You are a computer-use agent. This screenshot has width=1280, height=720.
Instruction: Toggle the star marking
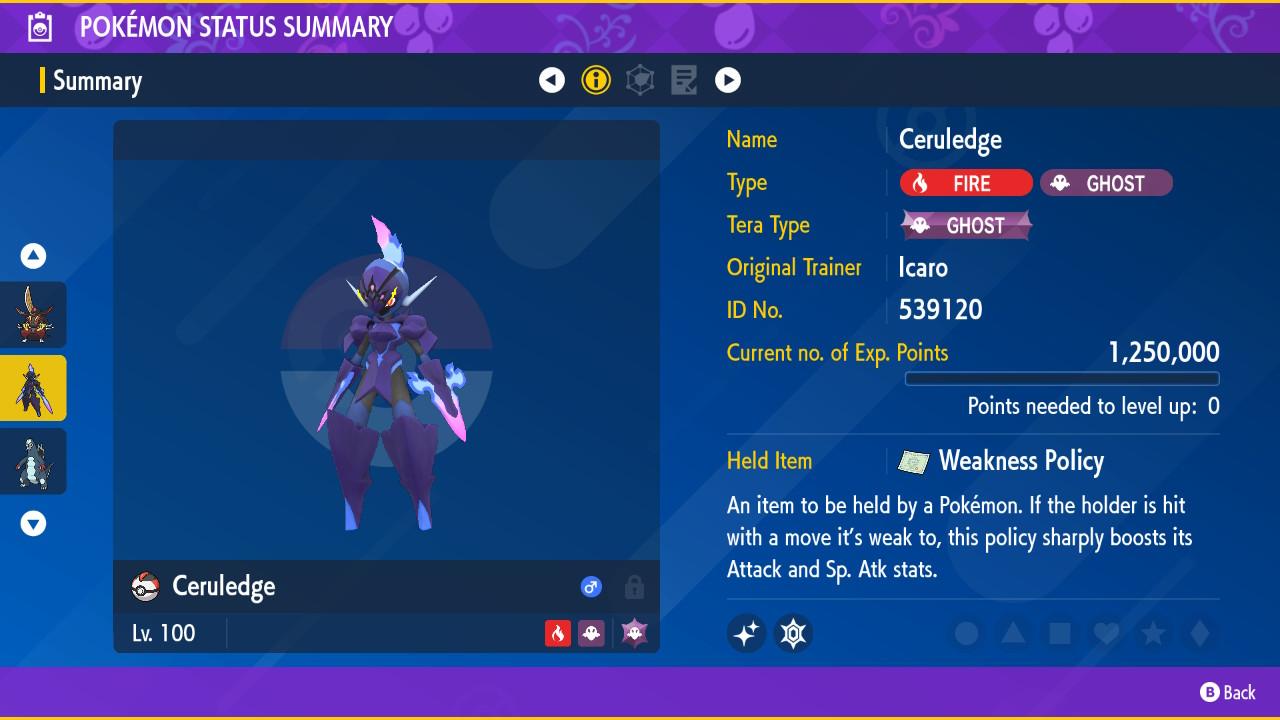pyautogui.click(x=1153, y=633)
